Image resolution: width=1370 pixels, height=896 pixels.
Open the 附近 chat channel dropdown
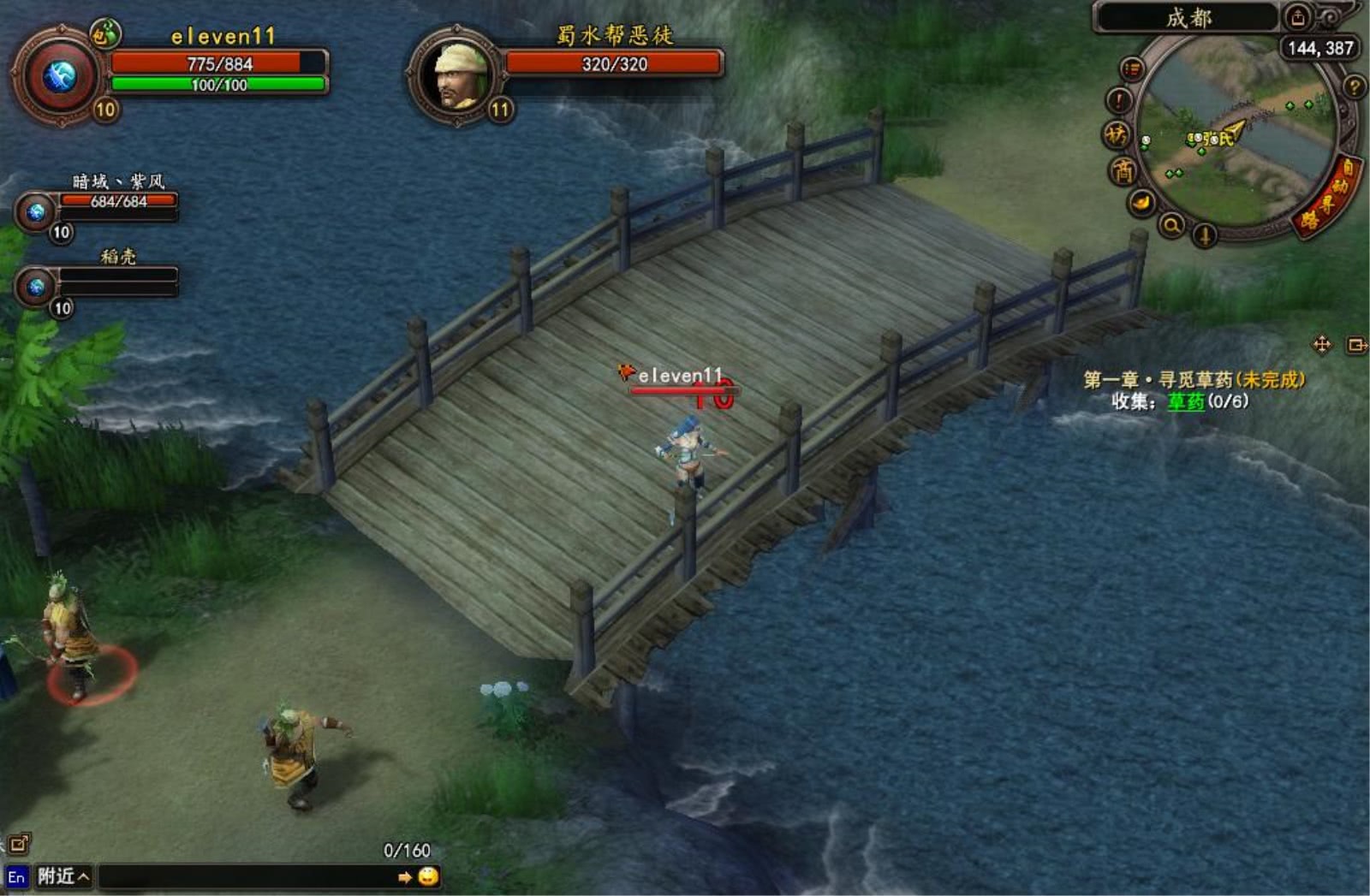click(63, 876)
